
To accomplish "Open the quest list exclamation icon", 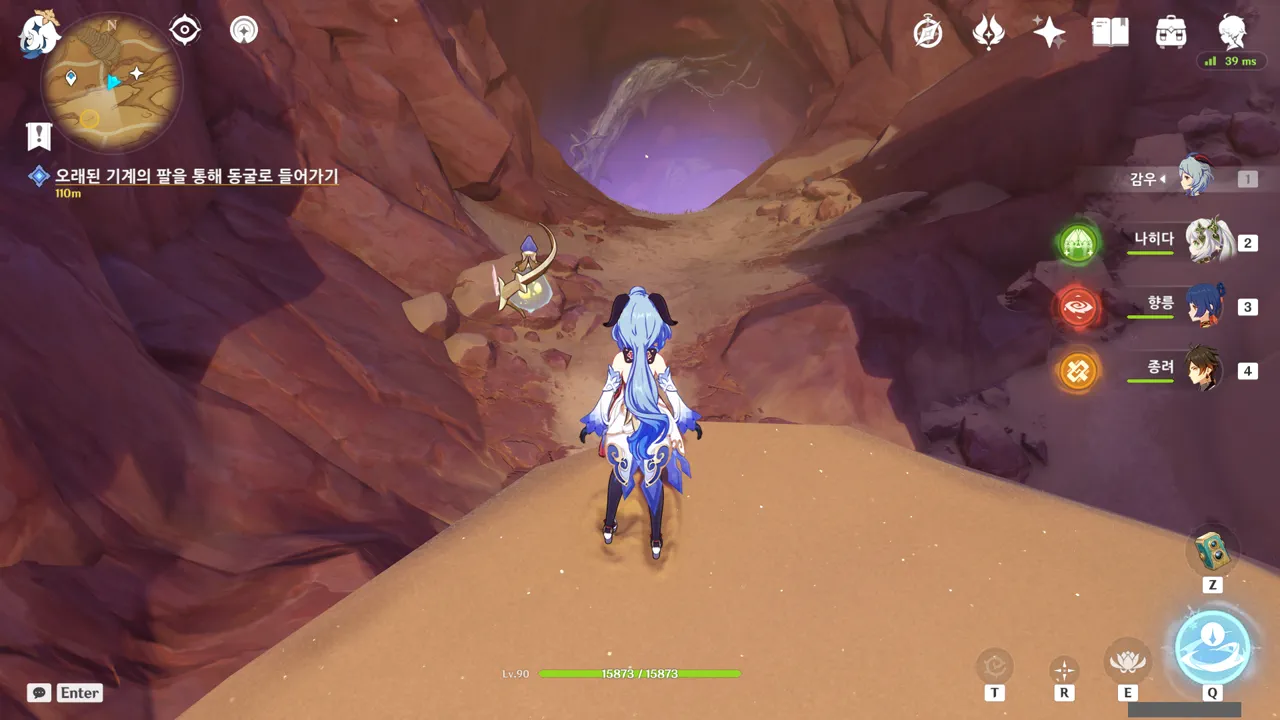I will pyautogui.click(x=39, y=135).
